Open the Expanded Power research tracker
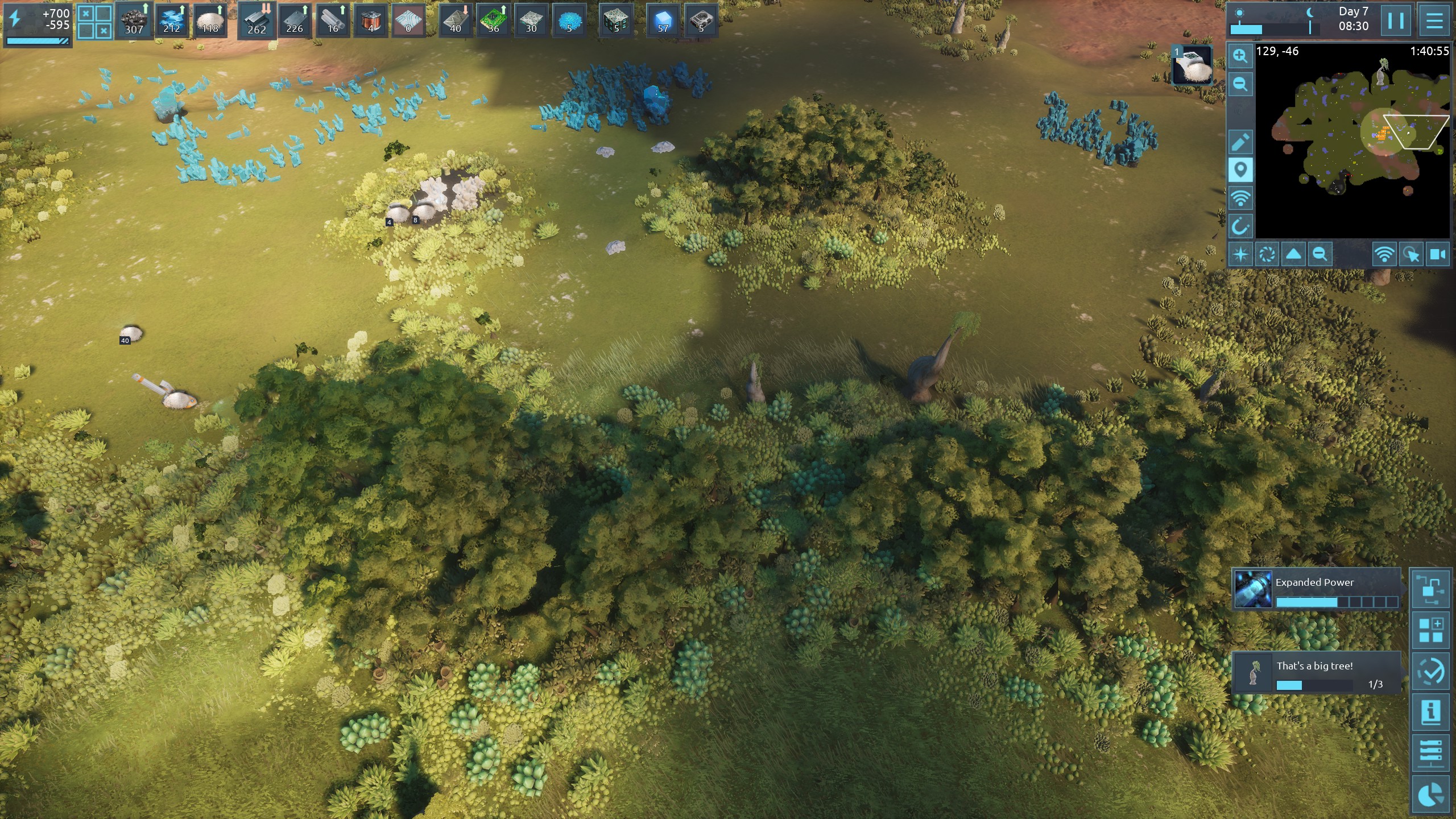Screen dimensions: 1456x819 point(1316,589)
